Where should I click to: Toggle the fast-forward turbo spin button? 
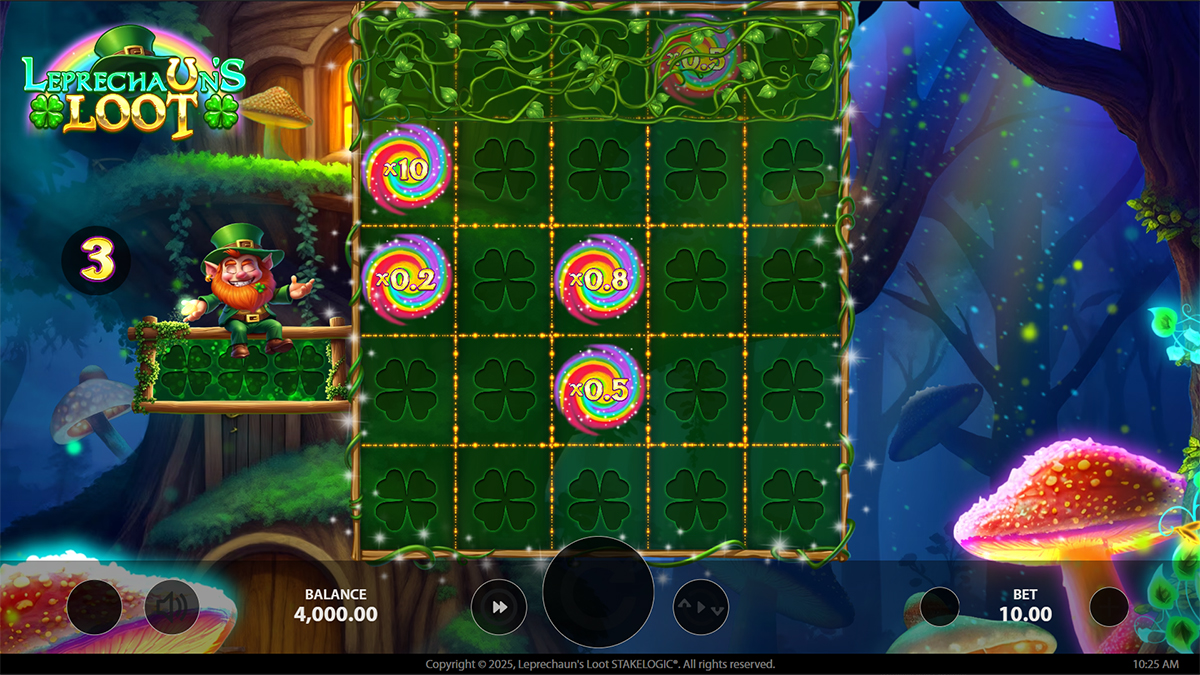pyautogui.click(x=499, y=606)
